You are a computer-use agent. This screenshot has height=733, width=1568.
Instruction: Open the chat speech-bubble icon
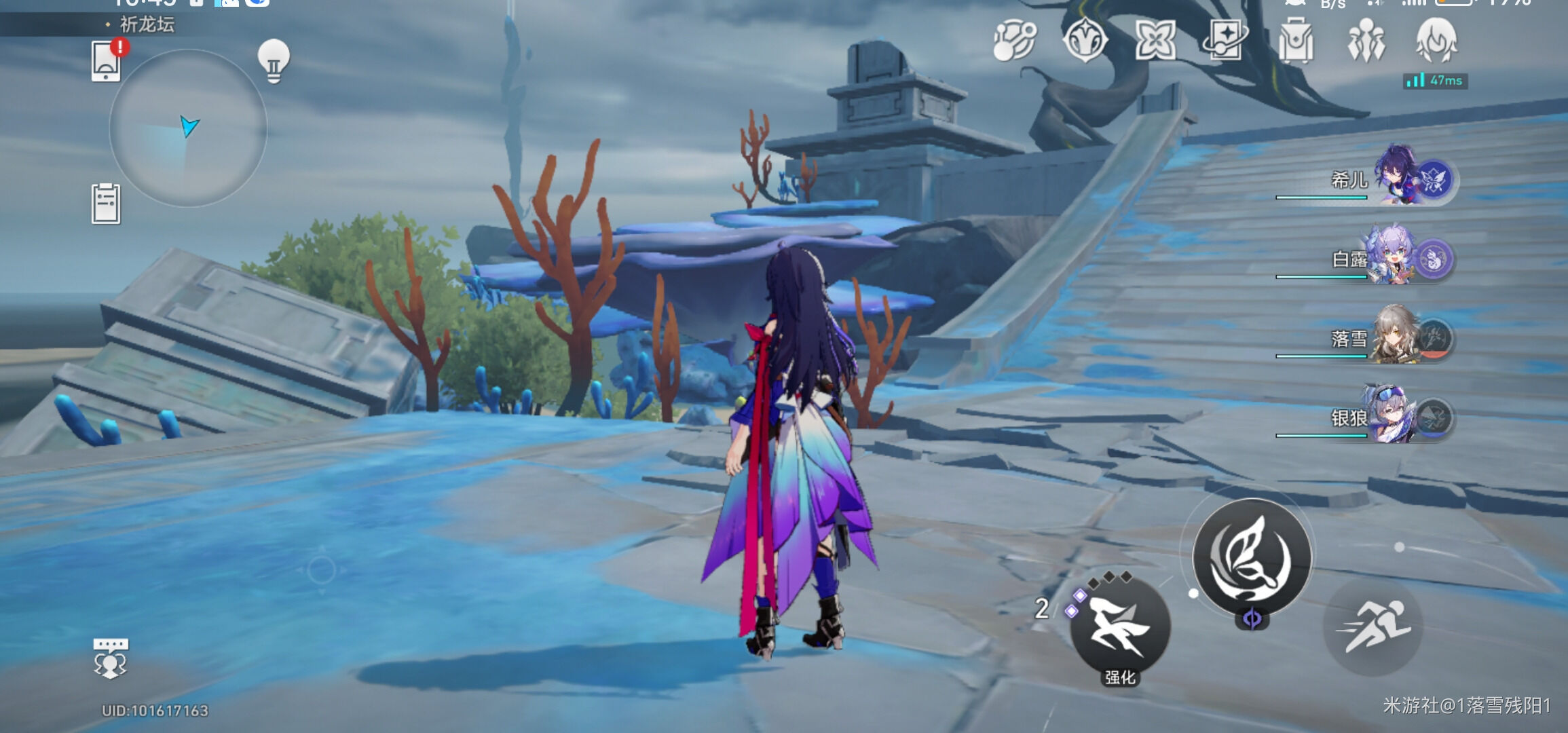(110, 658)
